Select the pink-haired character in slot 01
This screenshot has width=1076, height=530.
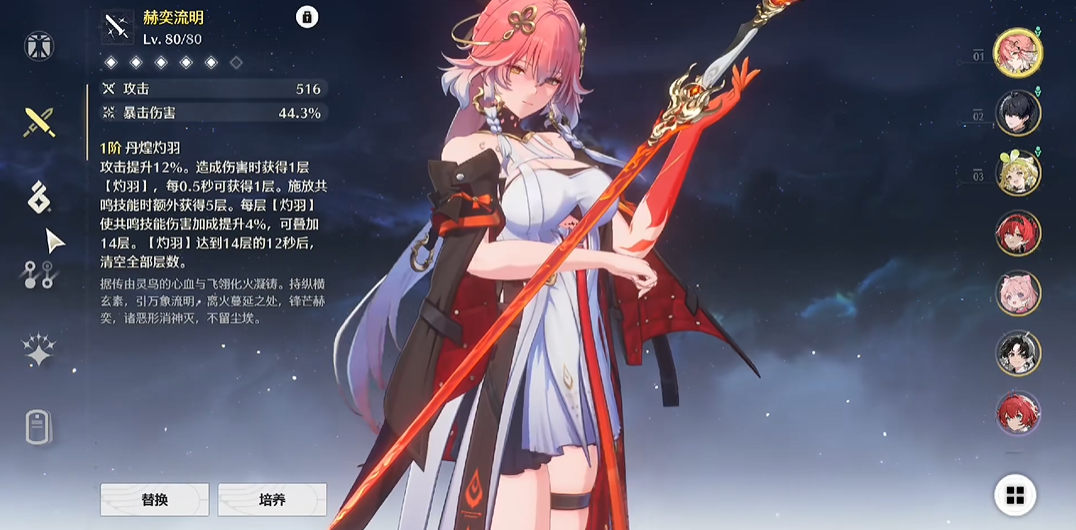pos(1018,52)
